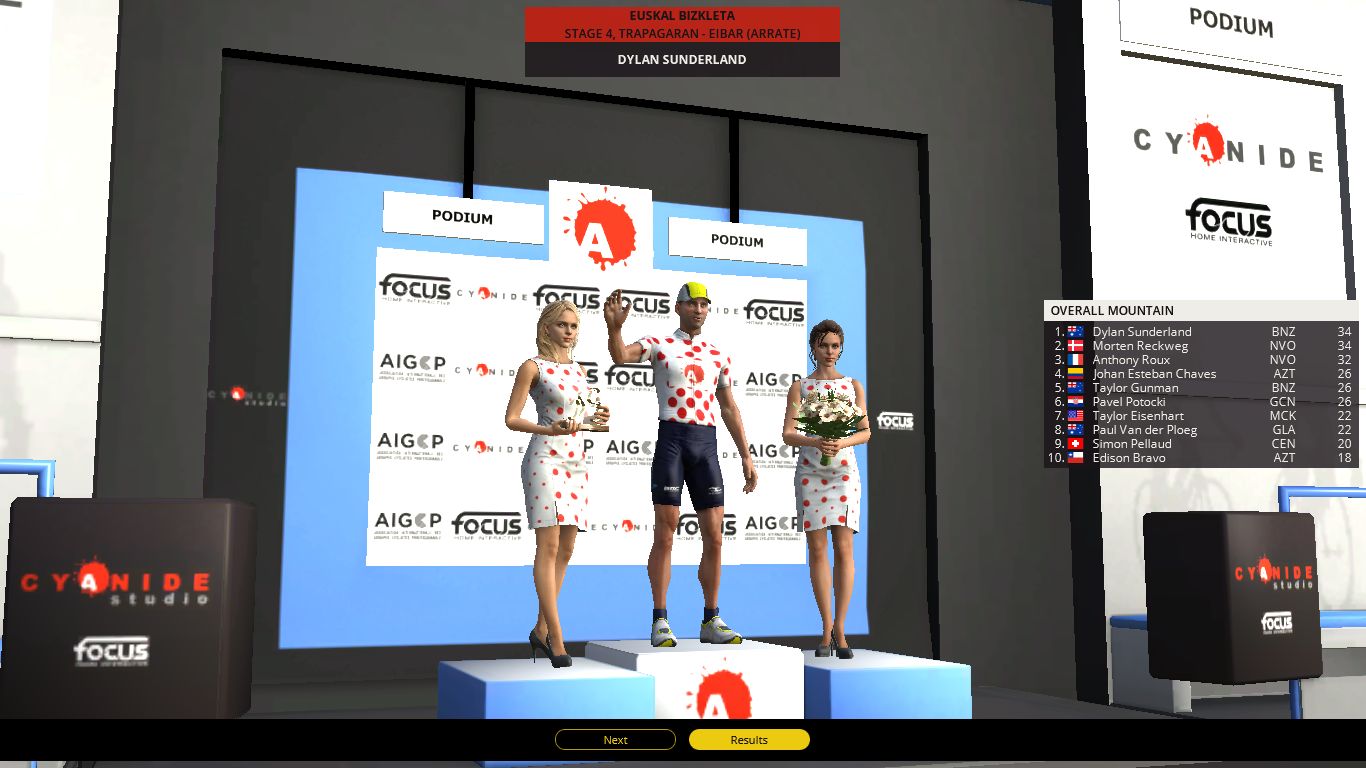Open the Results screen
The width and height of the screenshot is (1366, 768).
[x=748, y=739]
